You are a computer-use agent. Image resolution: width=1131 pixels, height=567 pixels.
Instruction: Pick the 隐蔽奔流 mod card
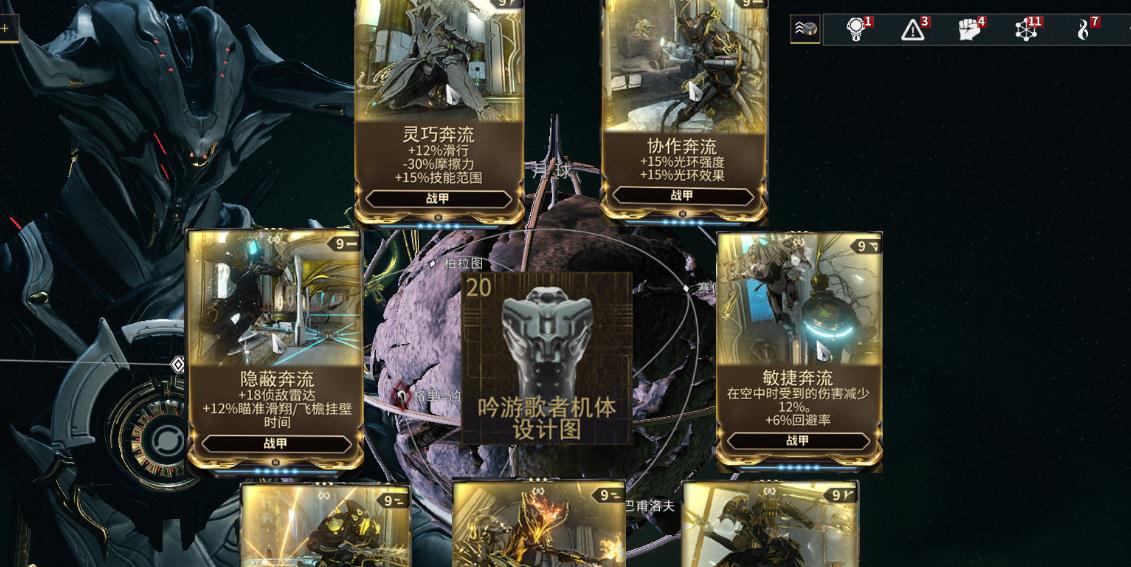point(276,350)
